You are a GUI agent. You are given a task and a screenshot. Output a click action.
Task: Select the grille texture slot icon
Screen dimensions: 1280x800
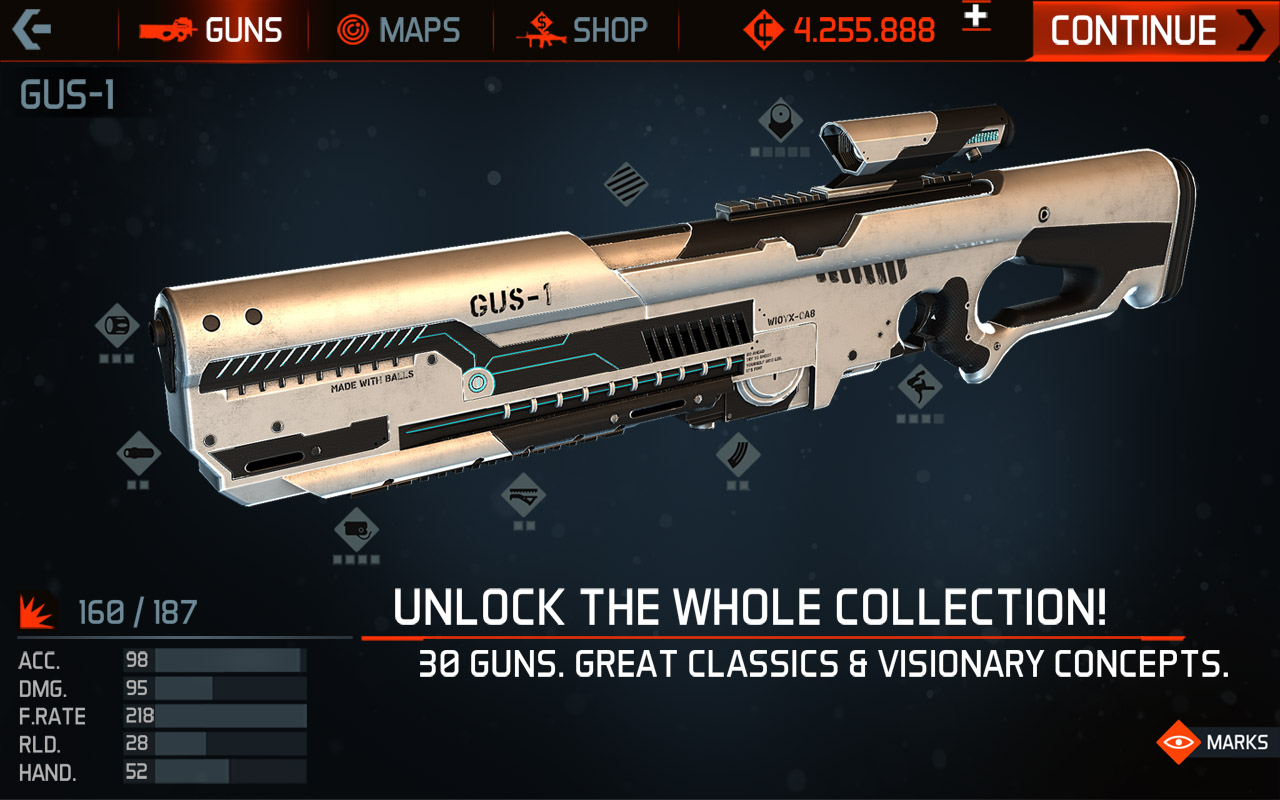tap(629, 185)
